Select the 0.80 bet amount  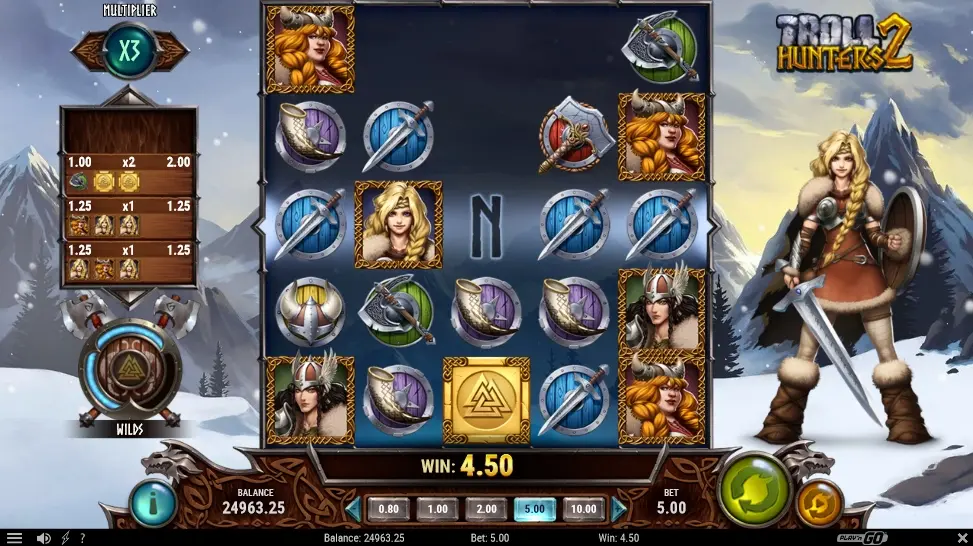click(388, 509)
